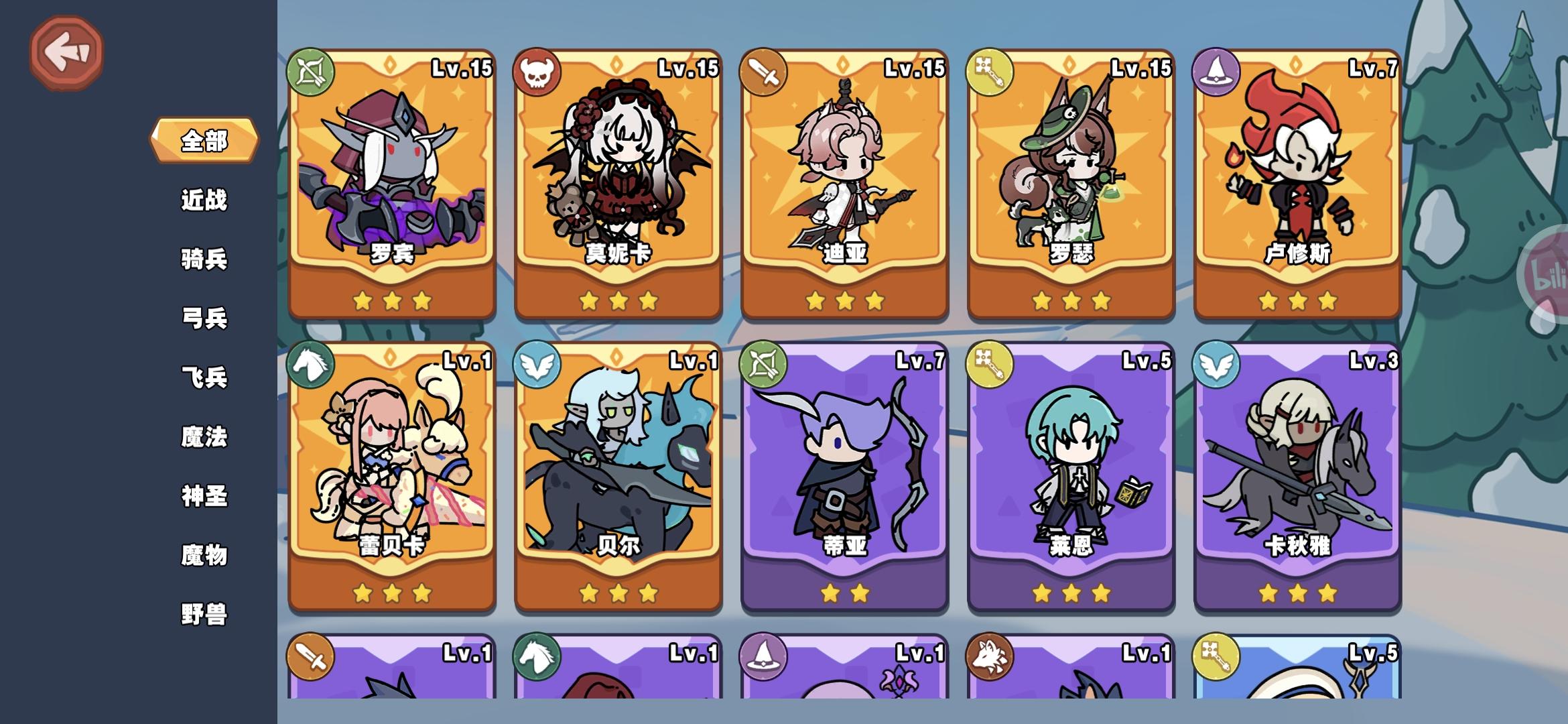1568x724 pixels.
Task: Select the 弓兵 filter in the sidebar
Action: click(204, 318)
